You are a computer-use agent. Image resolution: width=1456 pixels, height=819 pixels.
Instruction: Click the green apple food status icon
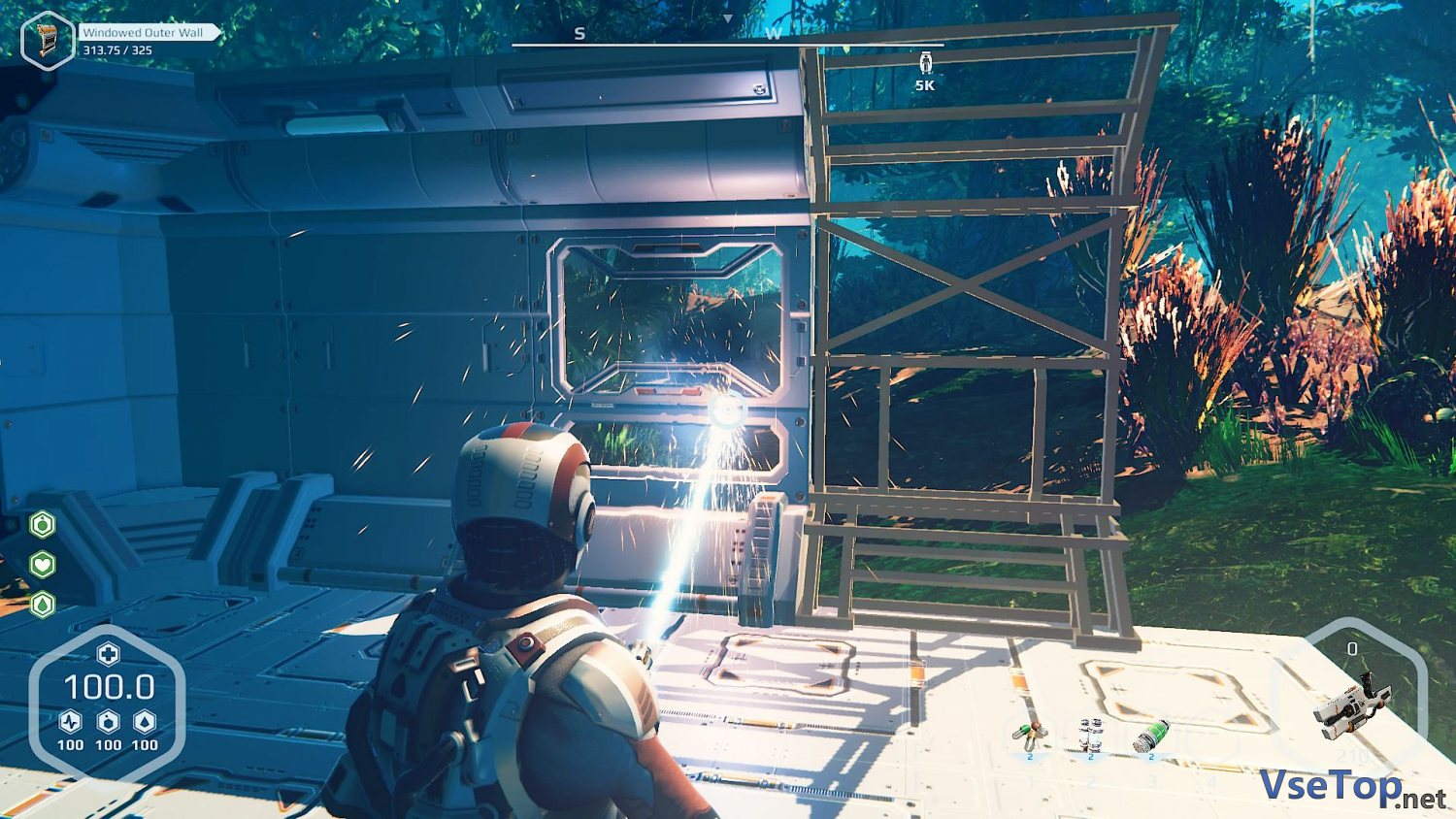43,525
